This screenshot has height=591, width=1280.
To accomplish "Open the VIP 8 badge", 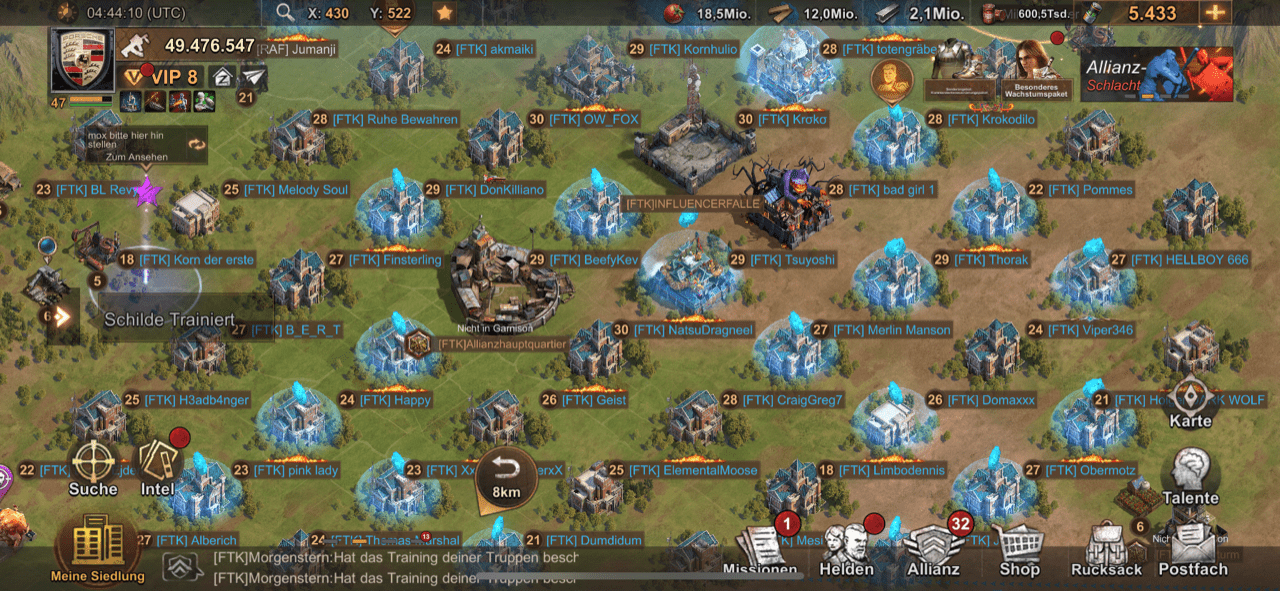I will pyautogui.click(x=160, y=77).
